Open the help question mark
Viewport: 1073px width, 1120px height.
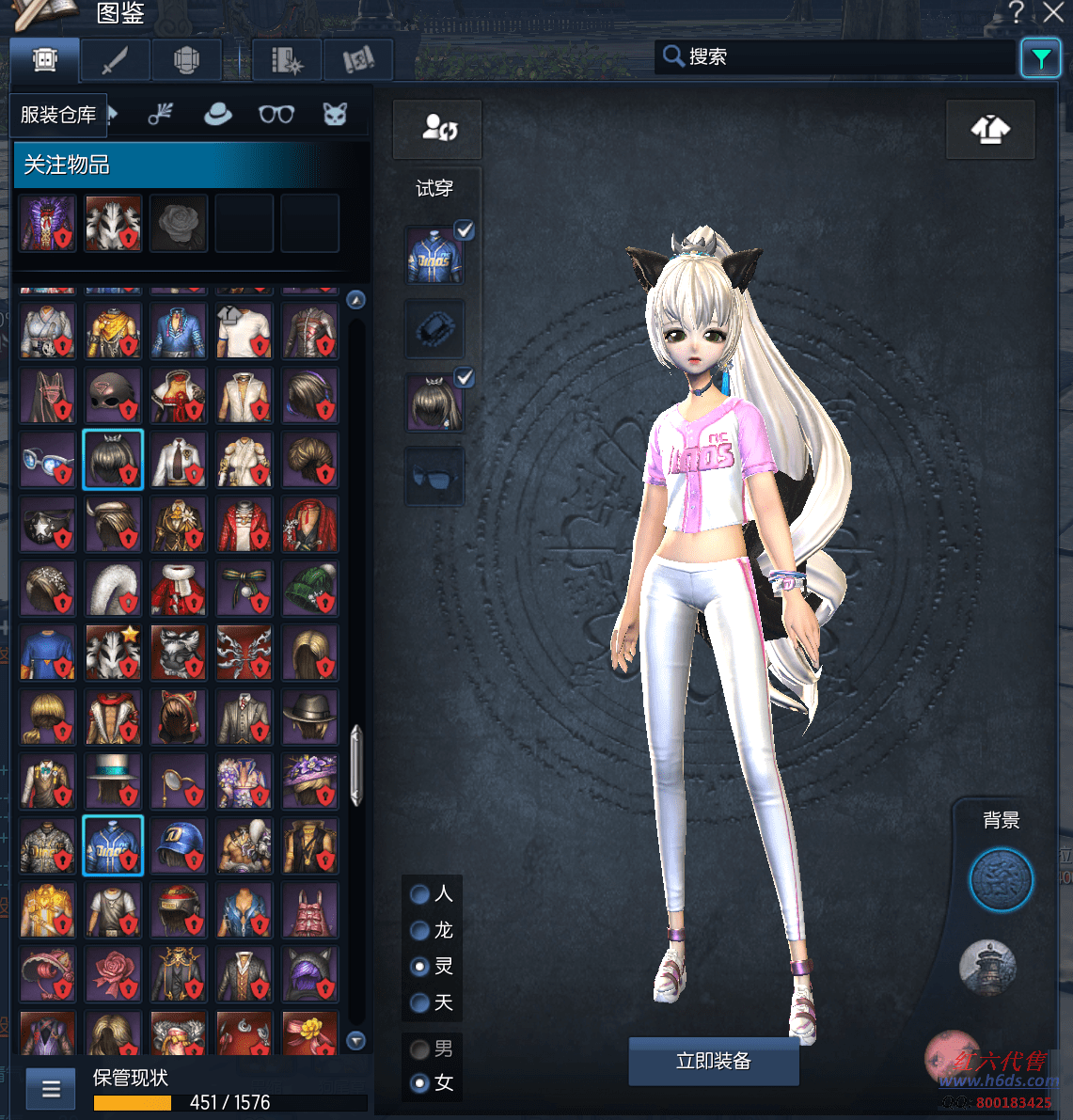tap(1016, 13)
